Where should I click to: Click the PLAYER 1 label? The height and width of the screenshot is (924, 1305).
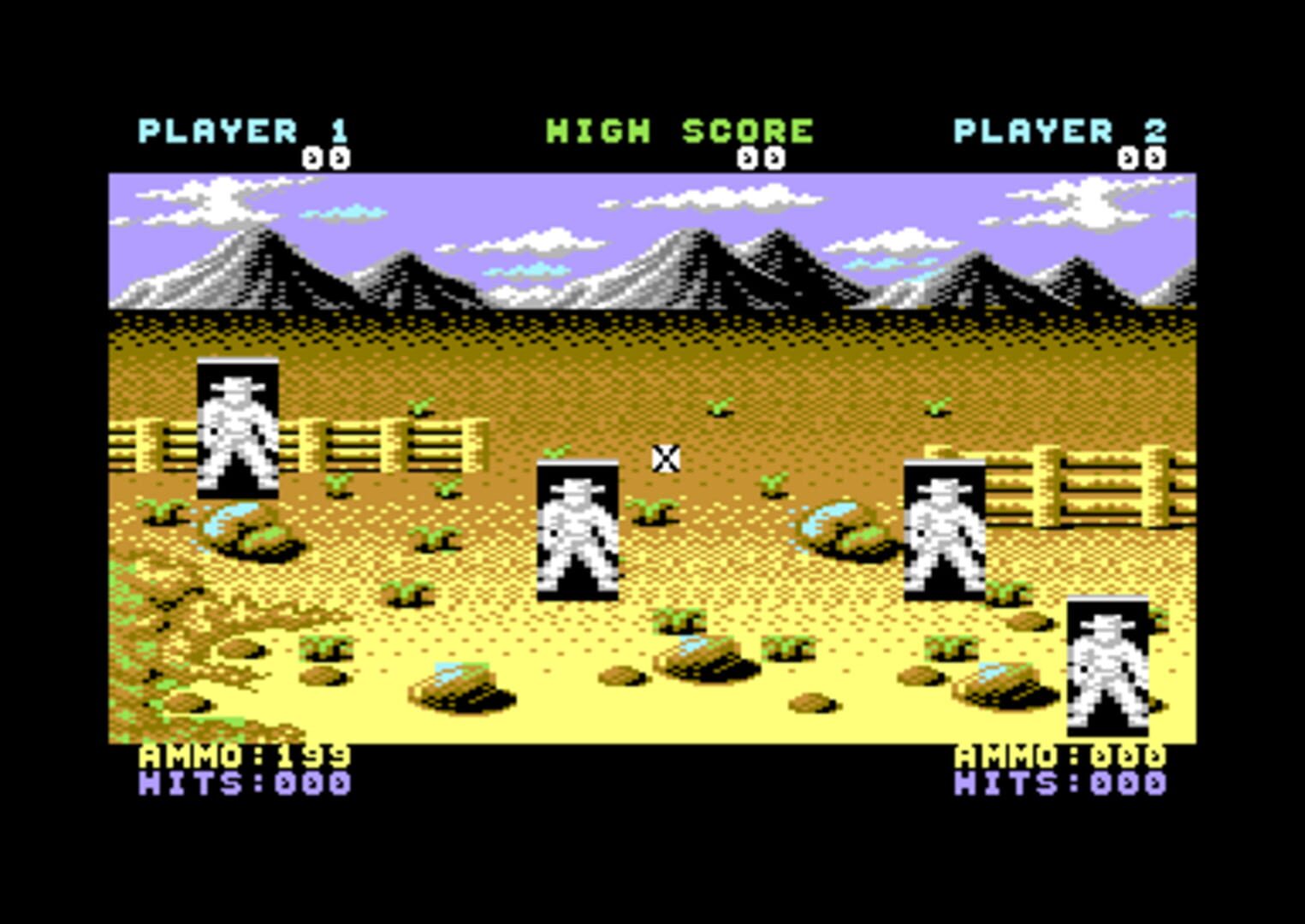point(244,130)
